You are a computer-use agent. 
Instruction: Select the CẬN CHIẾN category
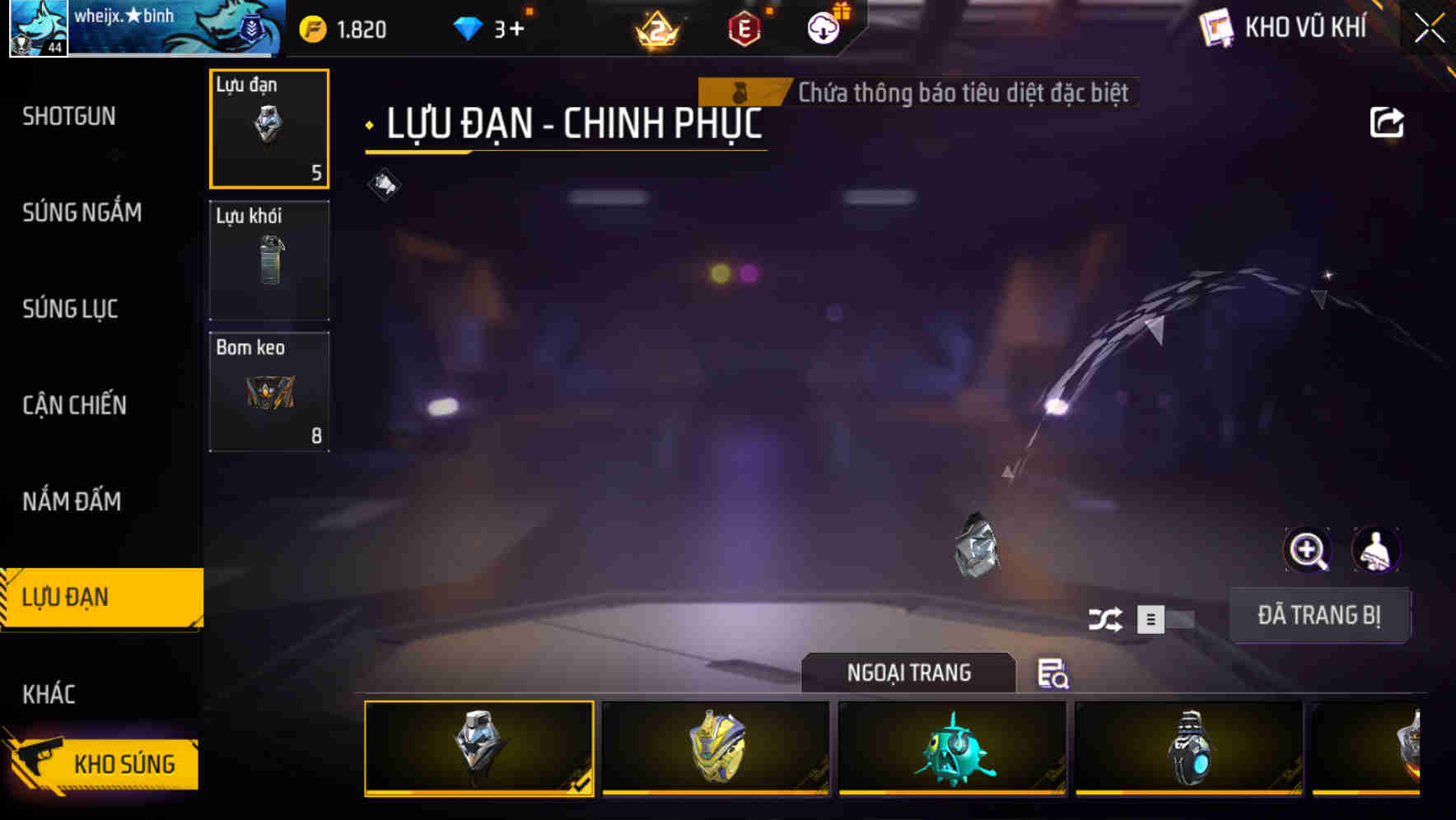point(74,405)
